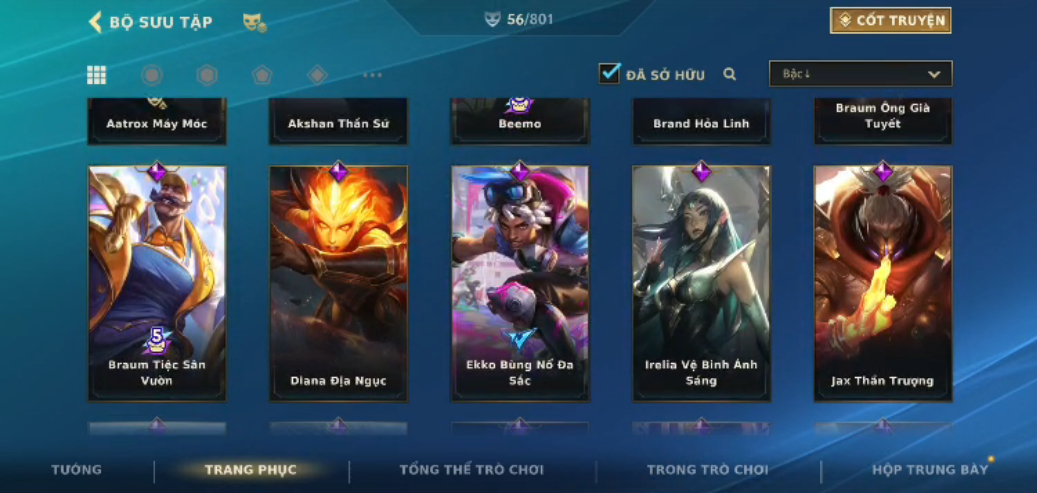Image resolution: width=1037 pixels, height=493 pixels.
Task: Open the Bậc sort dropdown
Action: [x=860, y=74]
